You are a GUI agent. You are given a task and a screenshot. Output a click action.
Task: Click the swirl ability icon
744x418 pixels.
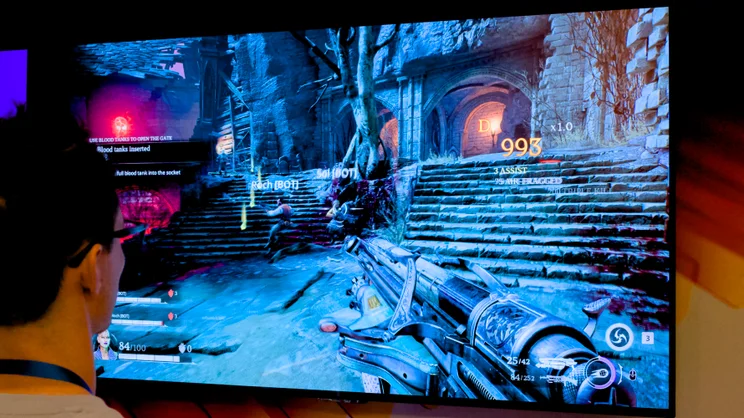click(x=618, y=338)
